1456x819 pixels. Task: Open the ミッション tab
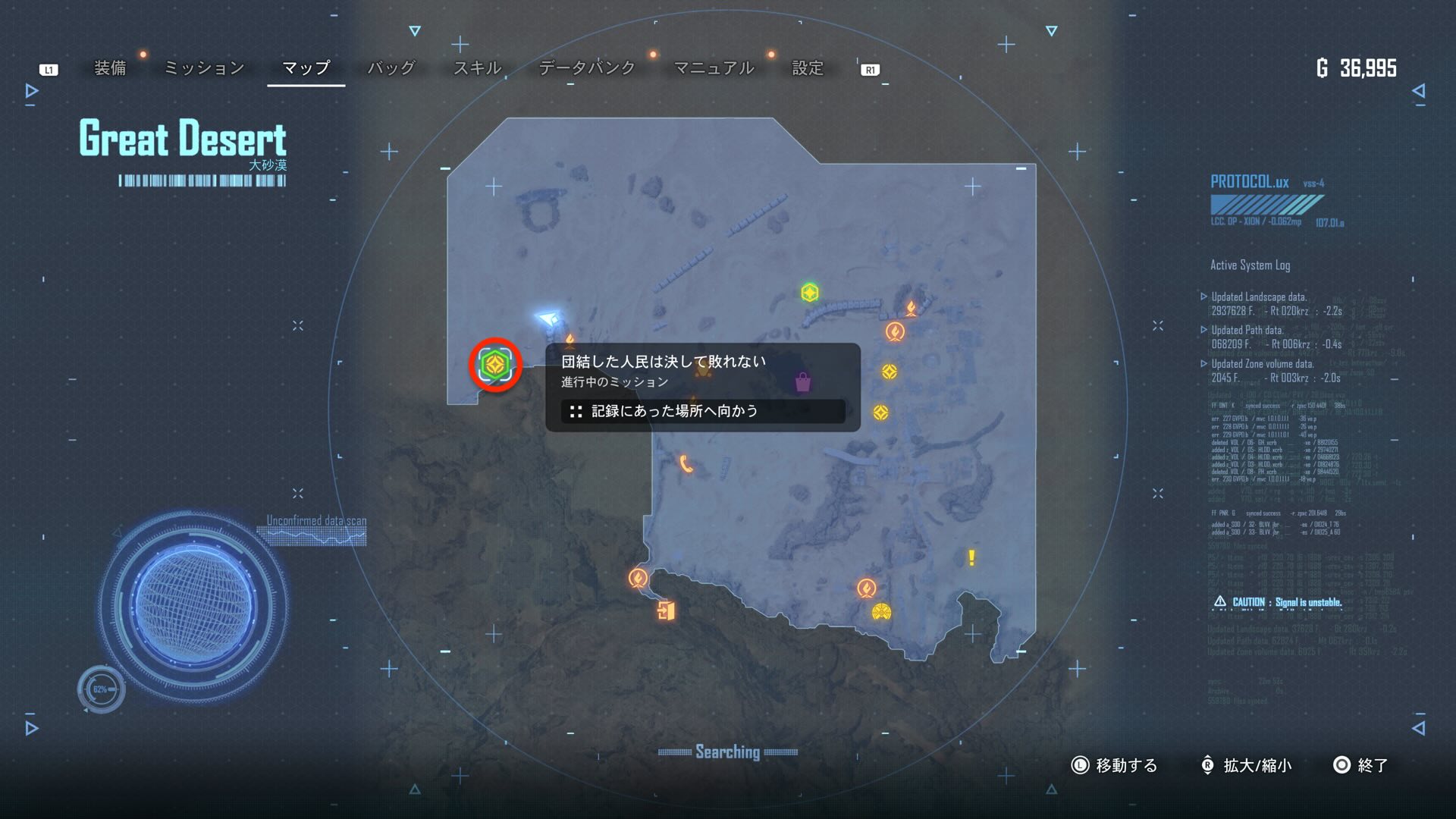click(204, 68)
